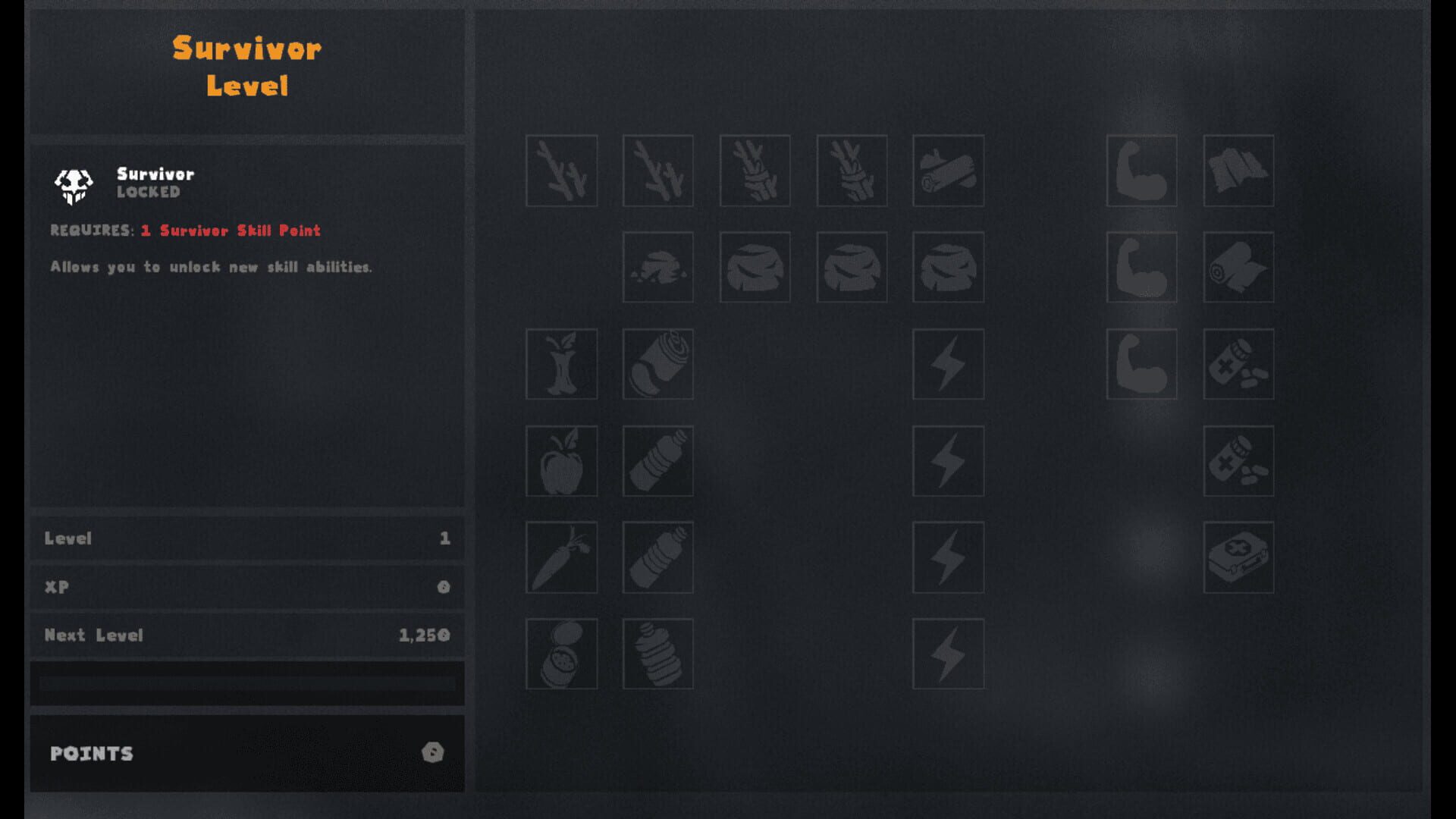Click the first-aid medkit skill icon
Screen dimensions: 1456x819
point(1238,558)
